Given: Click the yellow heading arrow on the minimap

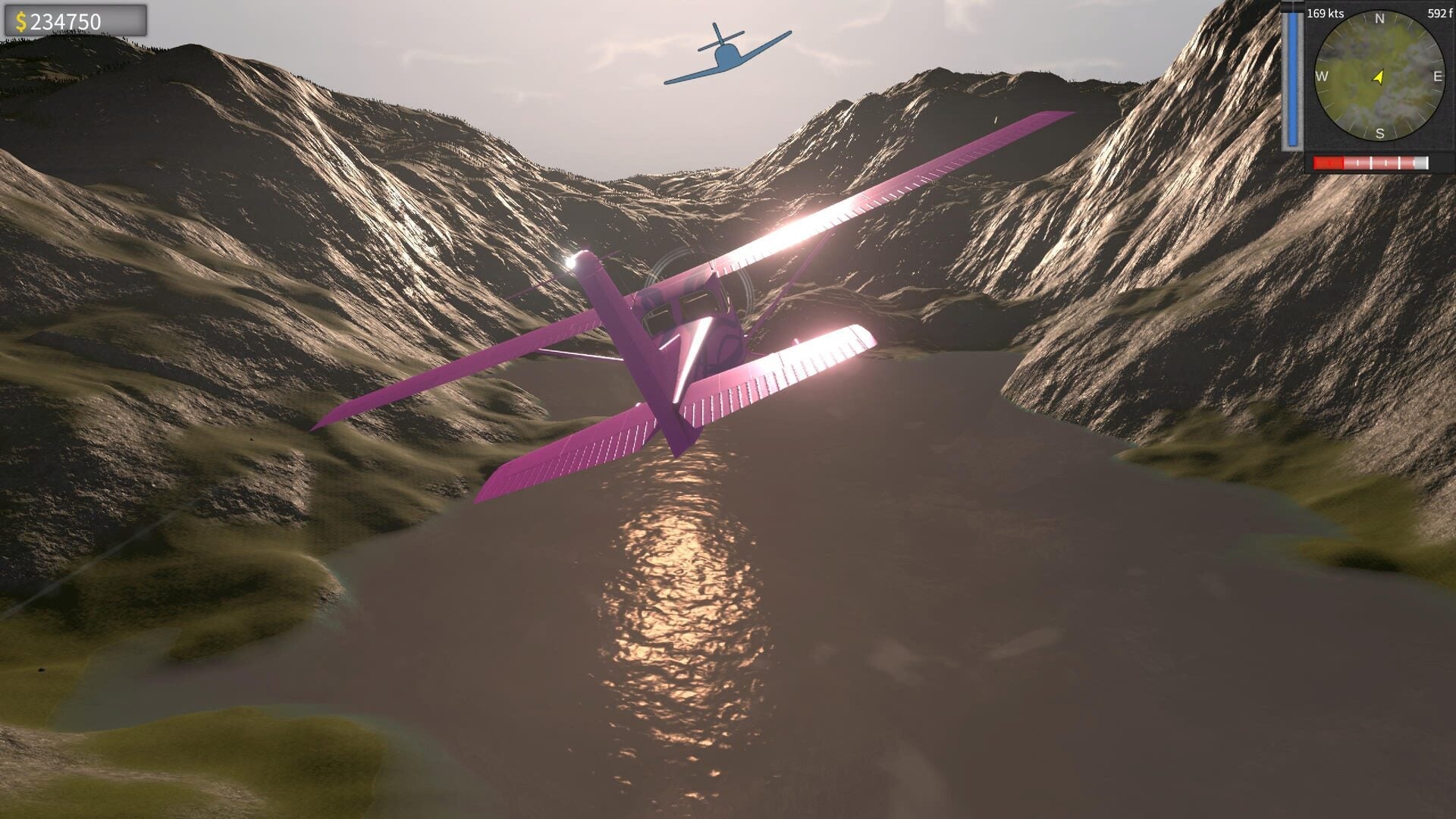Looking at the screenshot, I should pyautogui.click(x=1378, y=77).
